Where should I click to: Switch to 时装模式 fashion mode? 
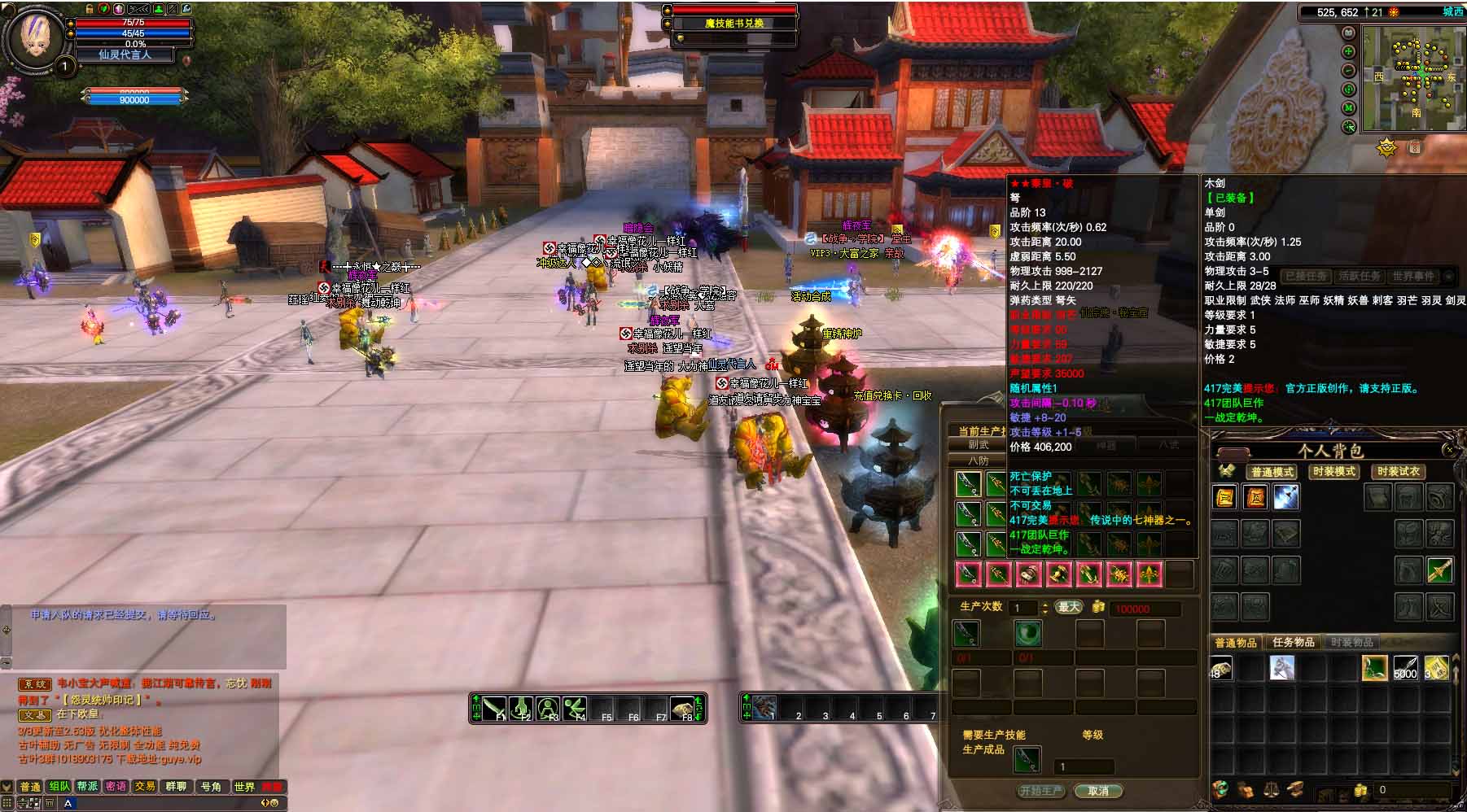point(1333,472)
